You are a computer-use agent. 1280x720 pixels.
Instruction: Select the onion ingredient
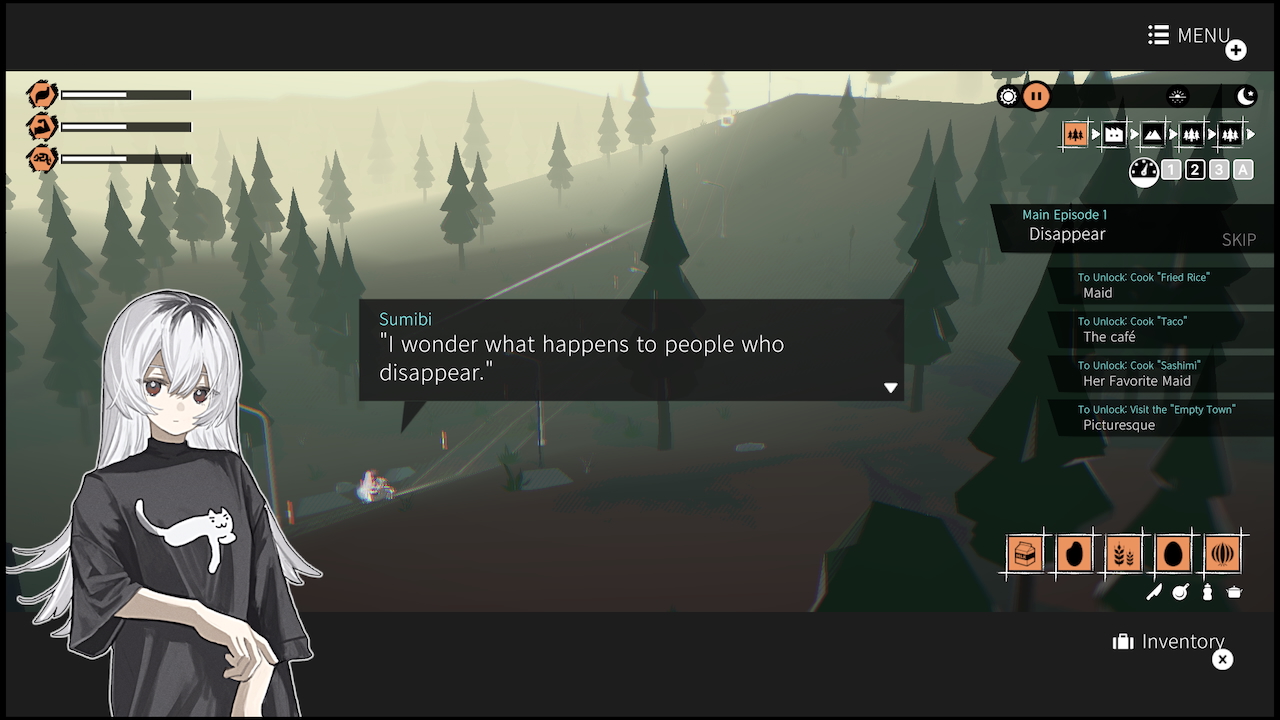coord(1222,552)
